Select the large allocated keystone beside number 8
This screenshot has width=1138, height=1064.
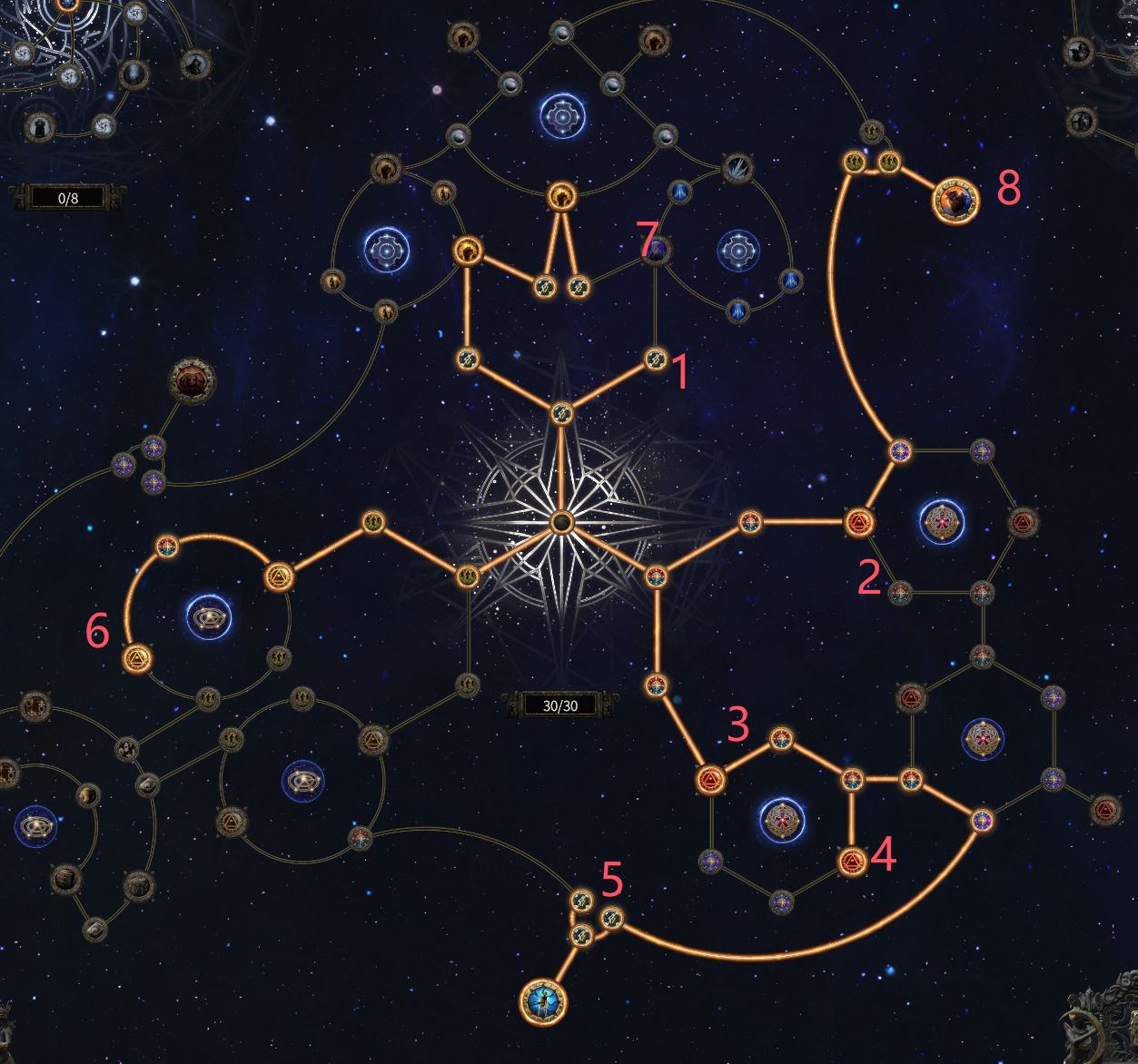pos(955,201)
